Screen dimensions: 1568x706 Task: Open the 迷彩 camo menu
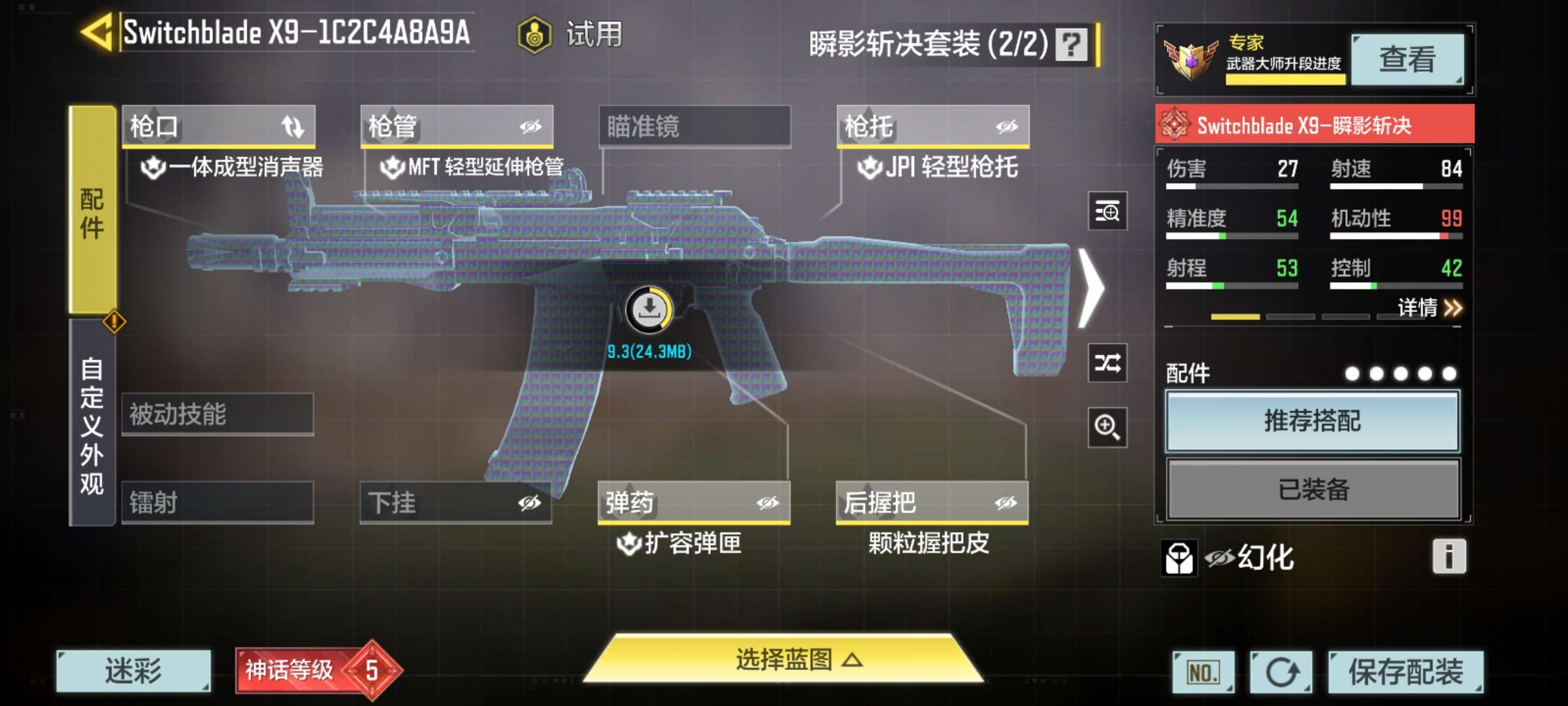click(x=133, y=671)
